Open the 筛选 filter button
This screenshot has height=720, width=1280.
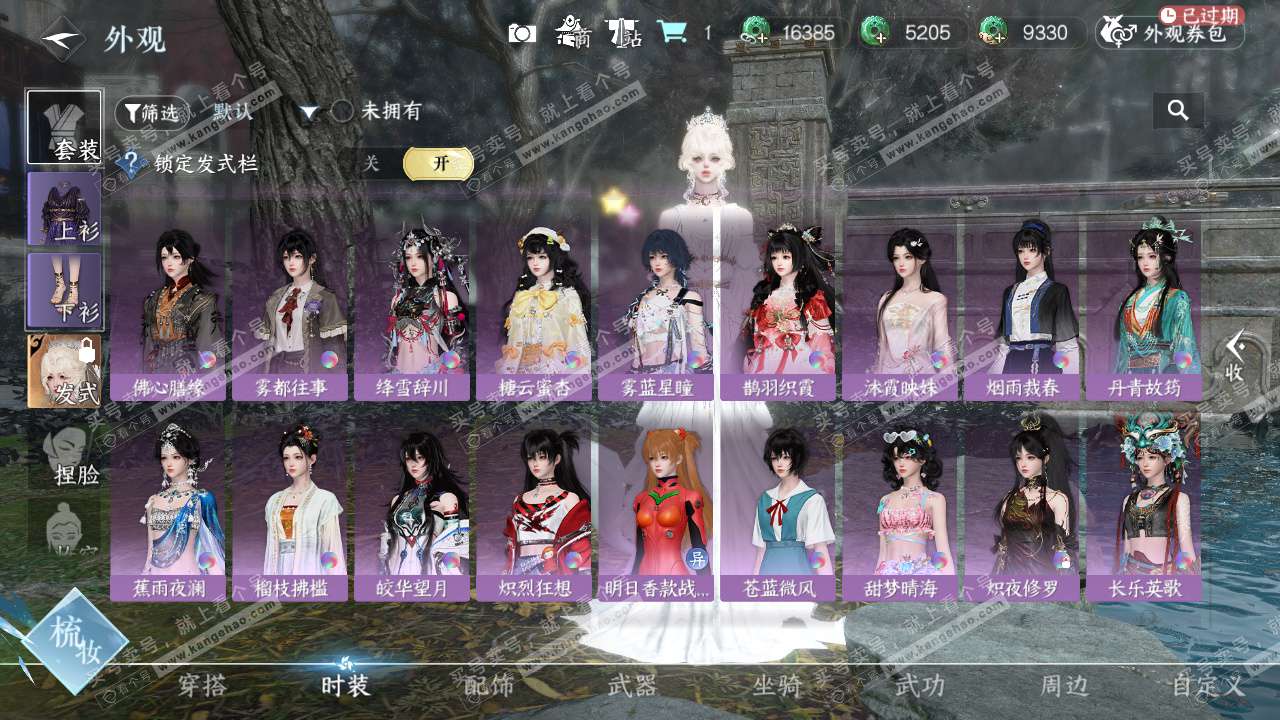152,113
